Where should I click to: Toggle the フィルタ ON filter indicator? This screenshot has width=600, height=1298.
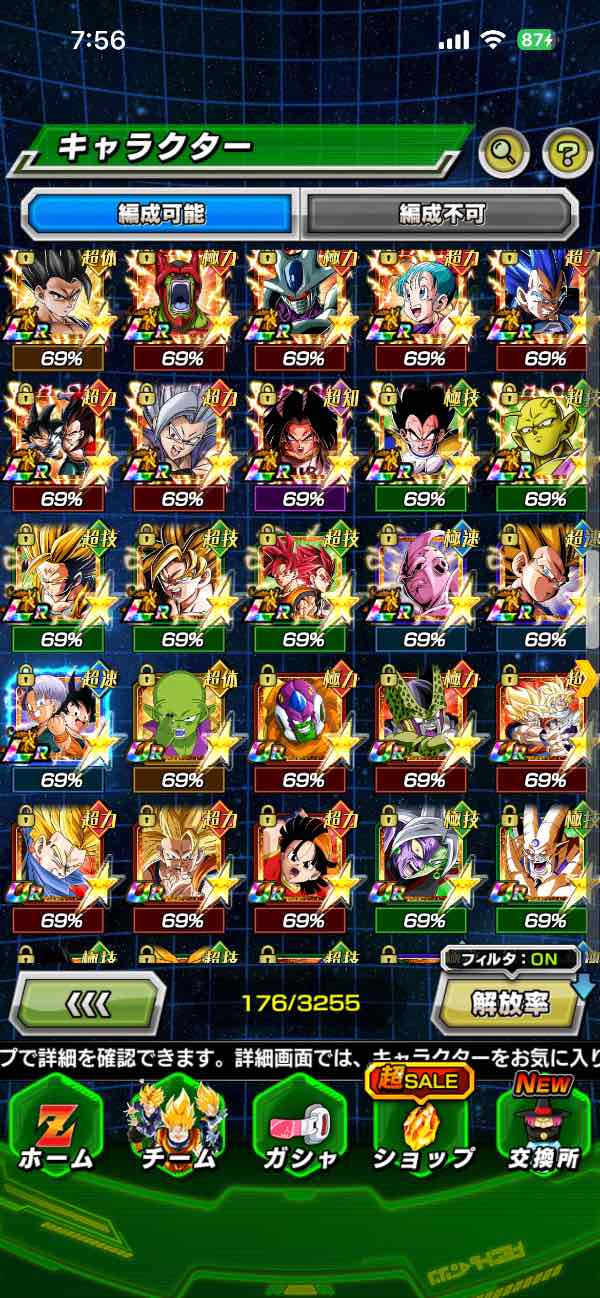click(510, 960)
